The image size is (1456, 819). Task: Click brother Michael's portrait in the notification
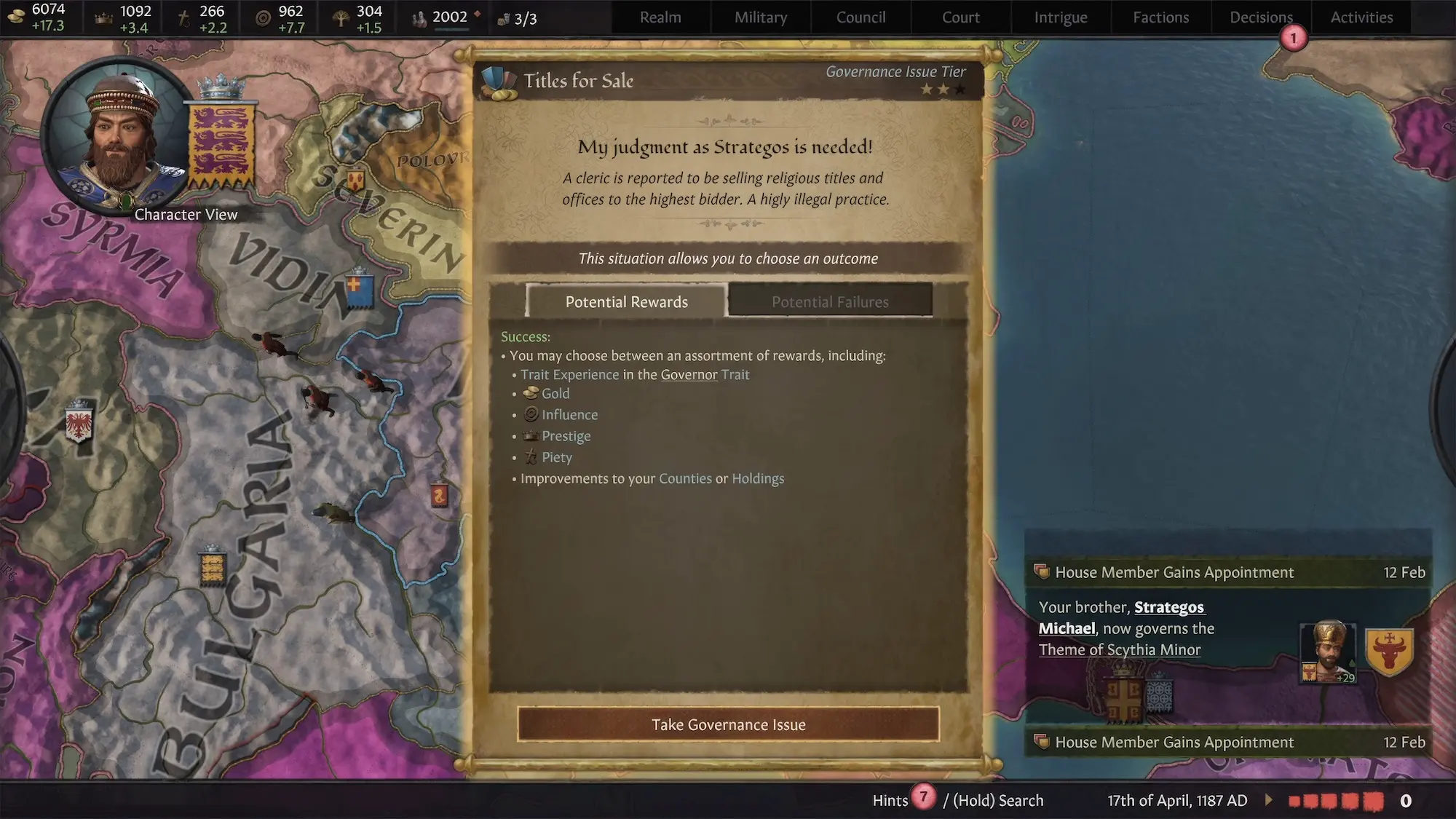(x=1328, y=651)
